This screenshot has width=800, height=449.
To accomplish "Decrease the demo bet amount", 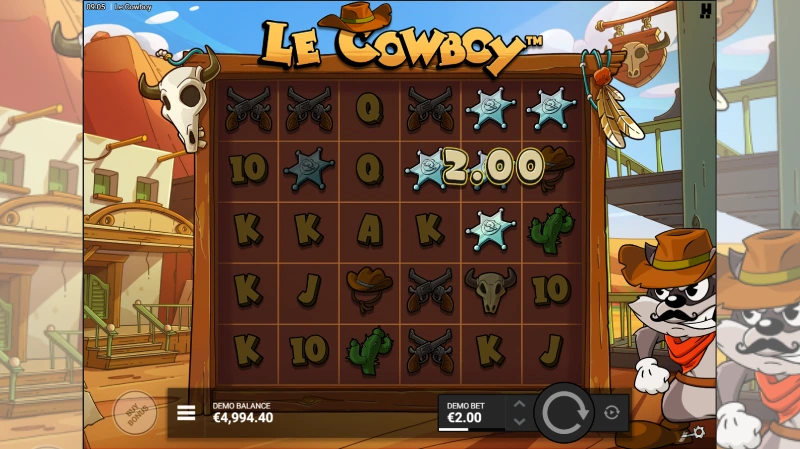I will click(518, 420).
